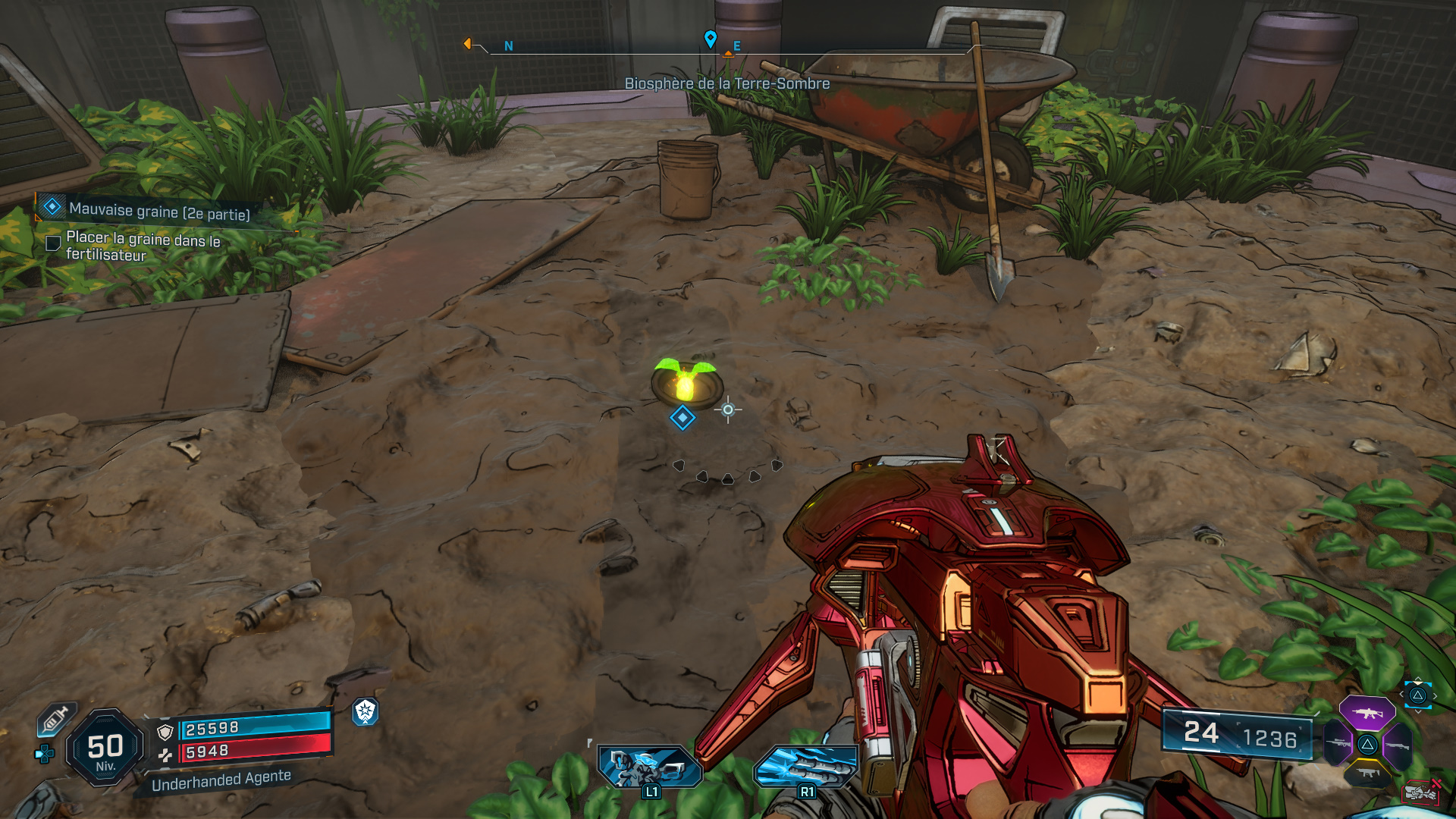Select the shotgun weapon slot

point(1399,745)
